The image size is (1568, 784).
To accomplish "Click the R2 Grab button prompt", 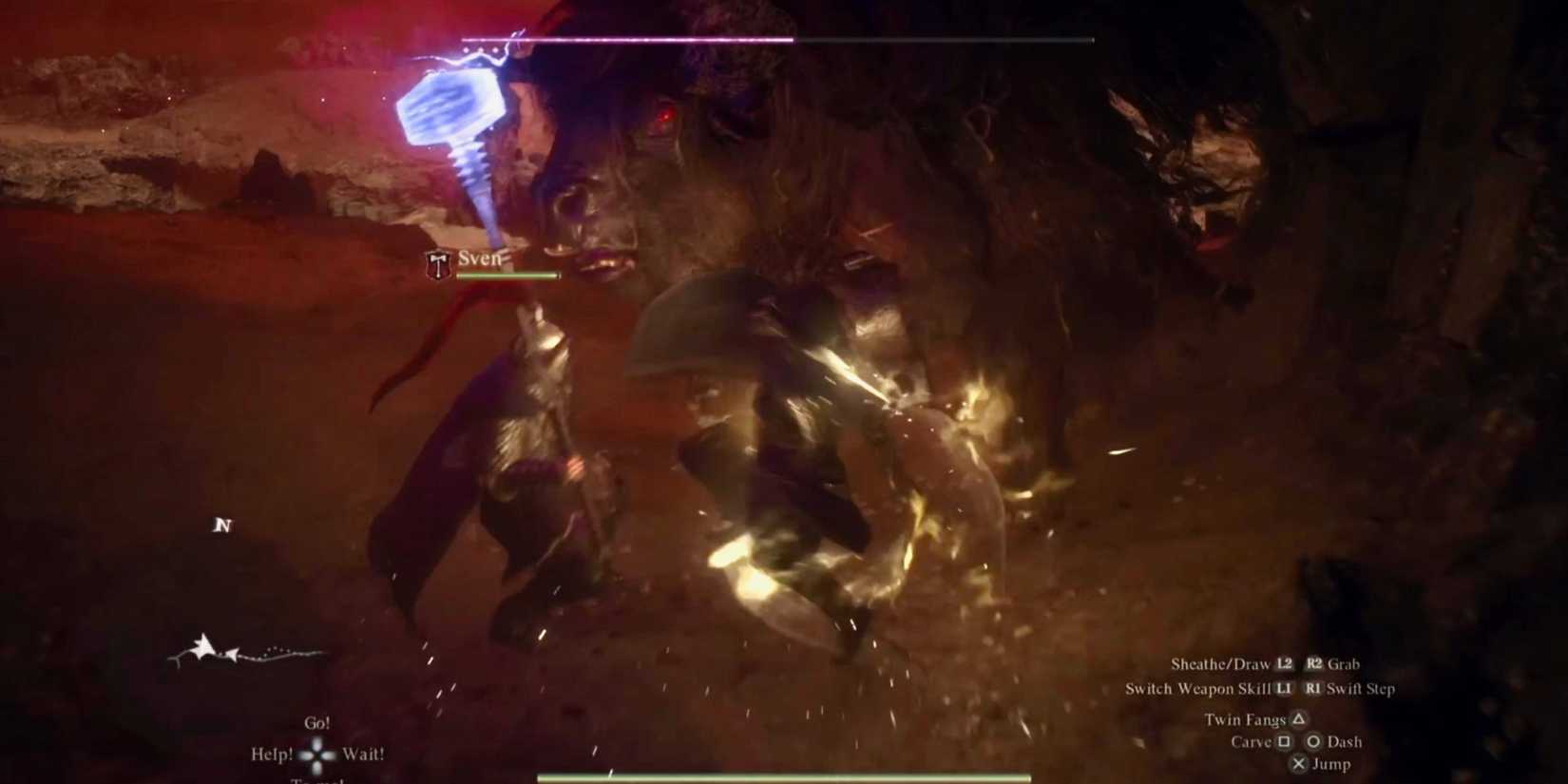I will [x=1315, y=664].
